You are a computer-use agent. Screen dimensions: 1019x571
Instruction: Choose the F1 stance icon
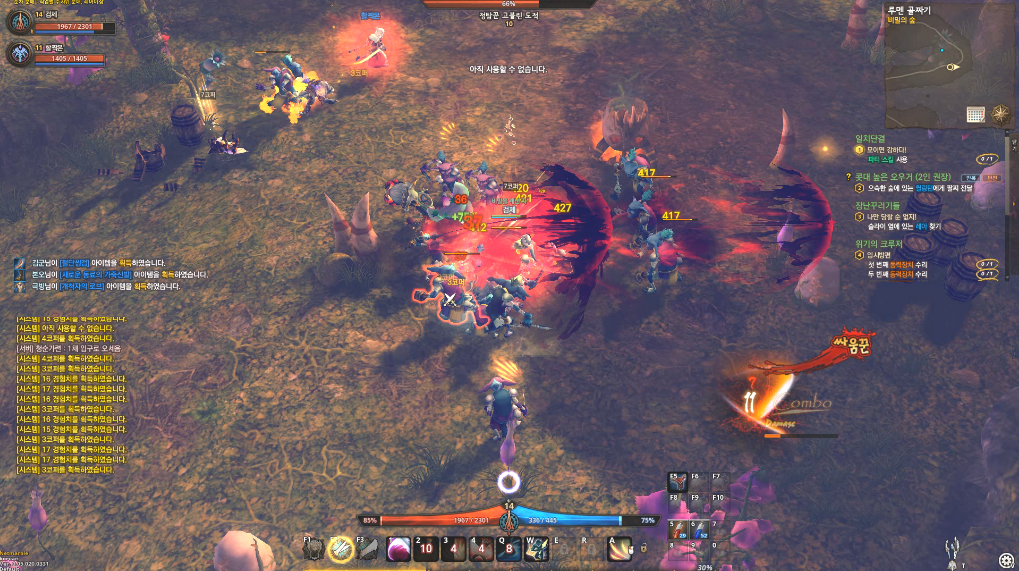click(x=313, y=549)
